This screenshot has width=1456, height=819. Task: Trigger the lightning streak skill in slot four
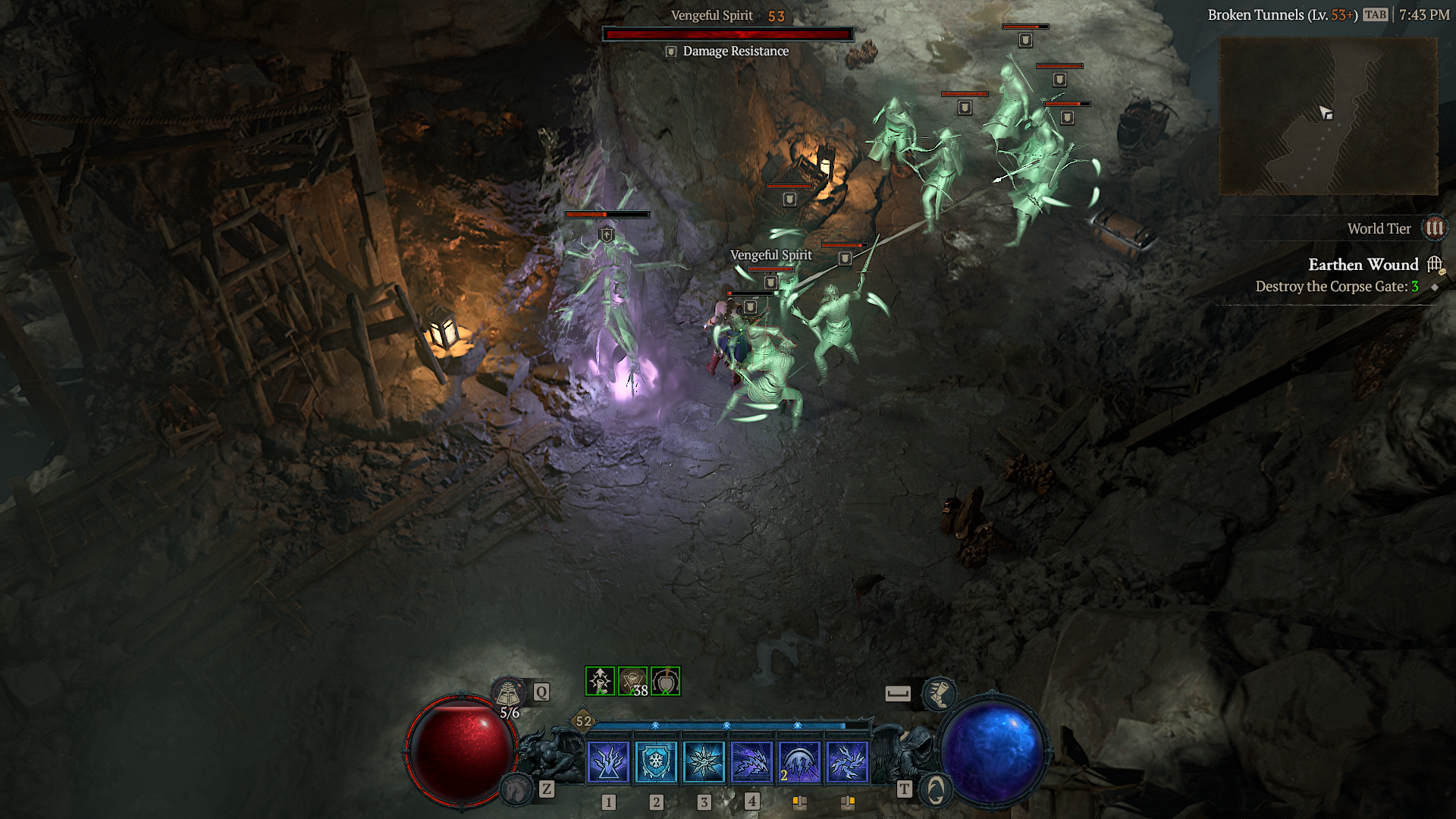[x=752, y=761]
